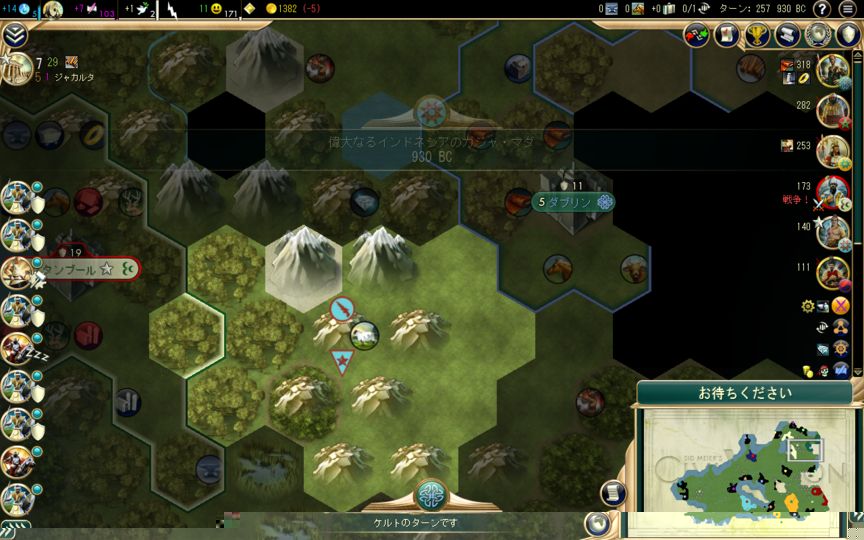This screenshot has height=540, width=864.
Task: Select the Dublin city banner
Action: coord(573,201)
